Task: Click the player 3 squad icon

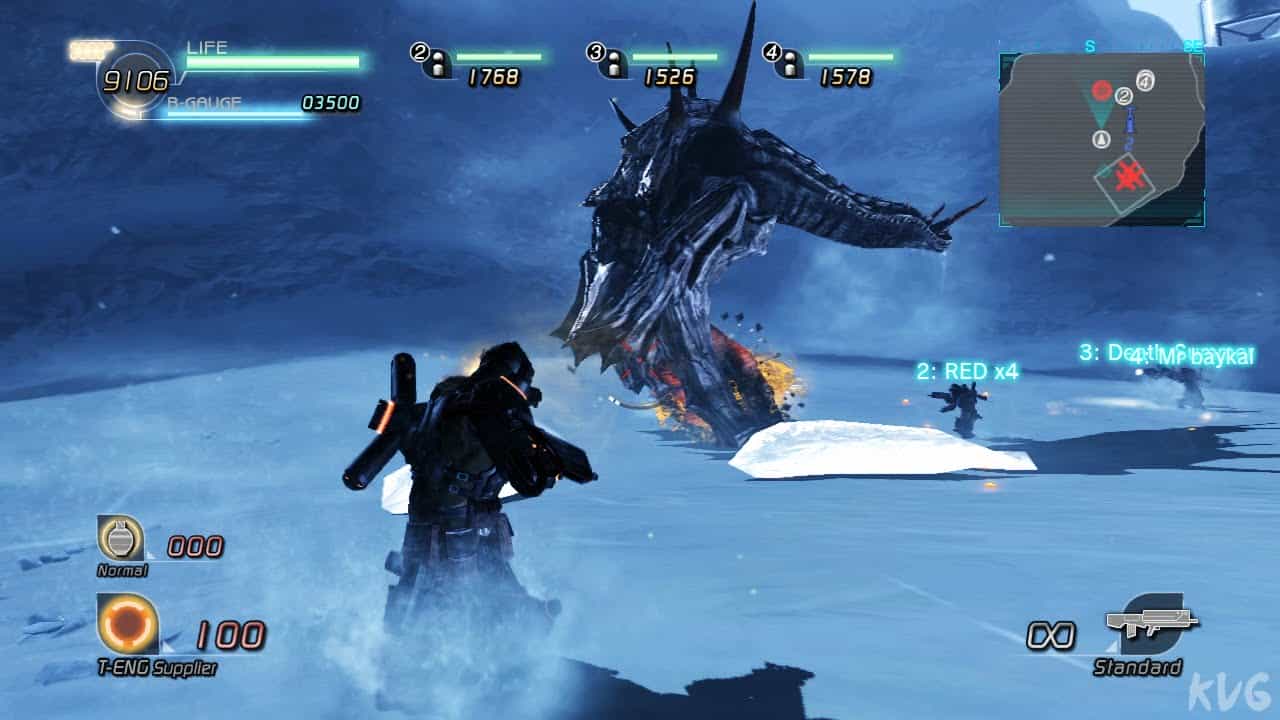Action: (609, 62)
